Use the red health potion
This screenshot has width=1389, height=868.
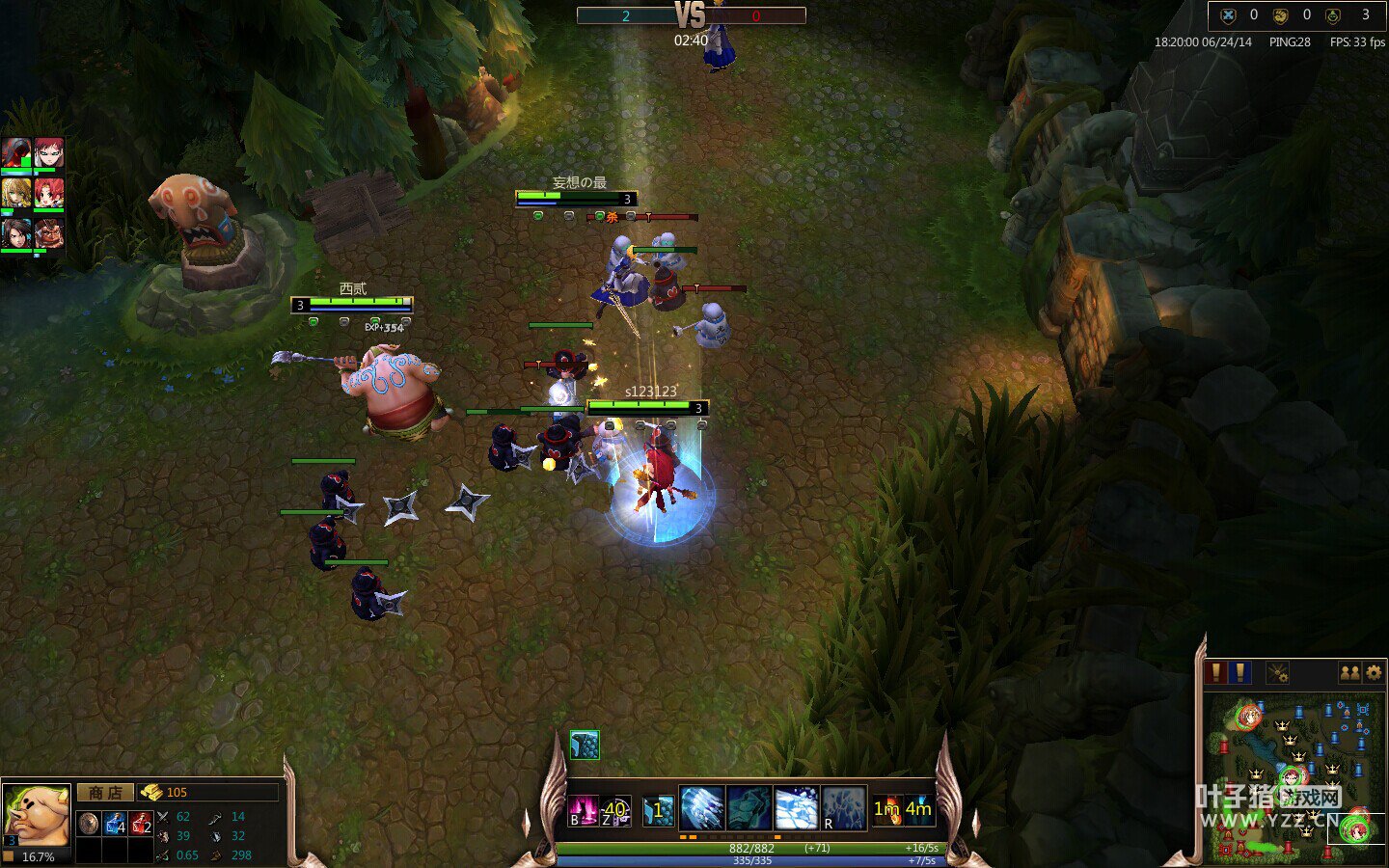(x=141, y=824)
